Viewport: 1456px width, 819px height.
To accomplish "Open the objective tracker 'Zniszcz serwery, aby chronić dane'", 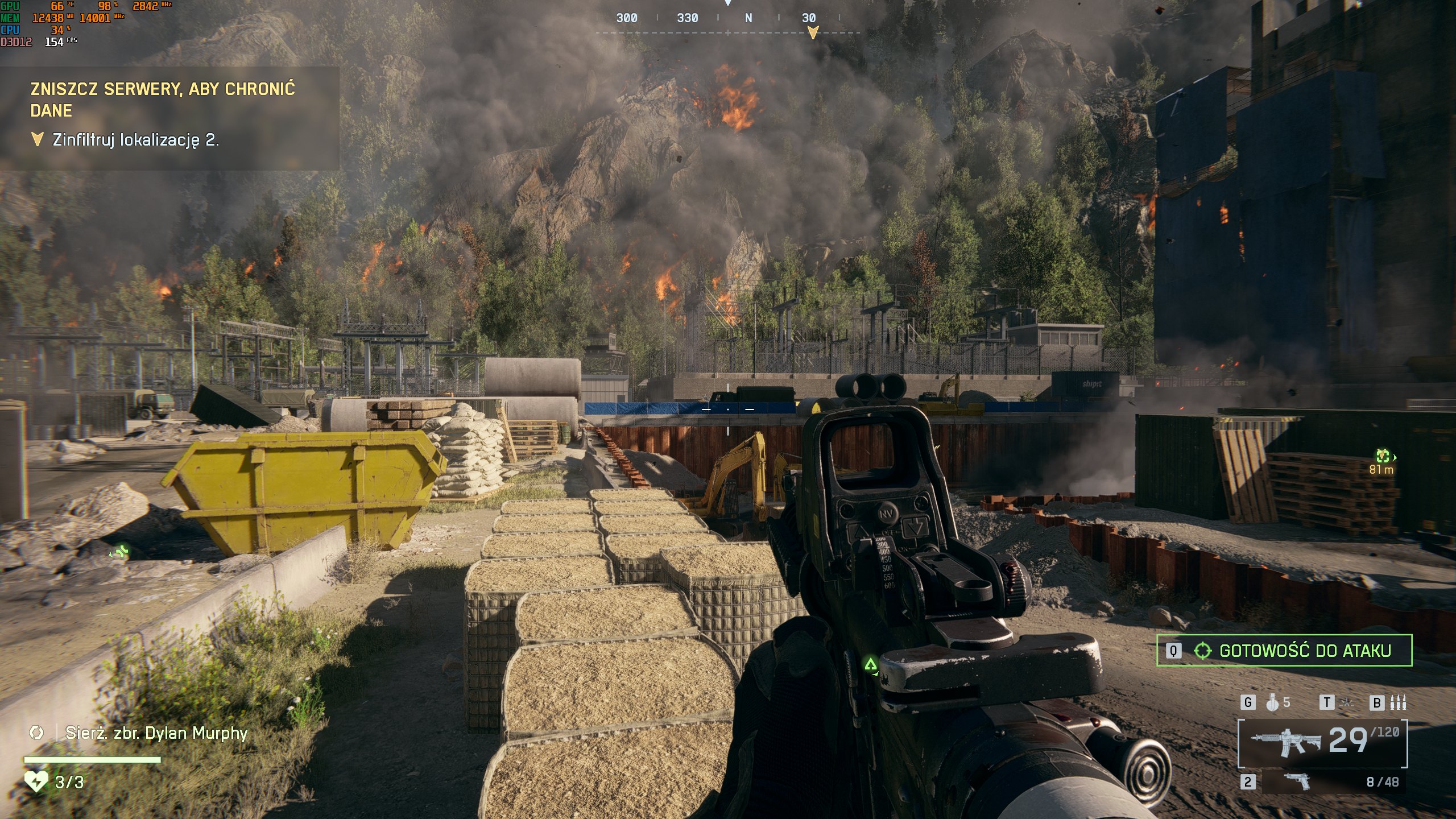I will 163,99.
